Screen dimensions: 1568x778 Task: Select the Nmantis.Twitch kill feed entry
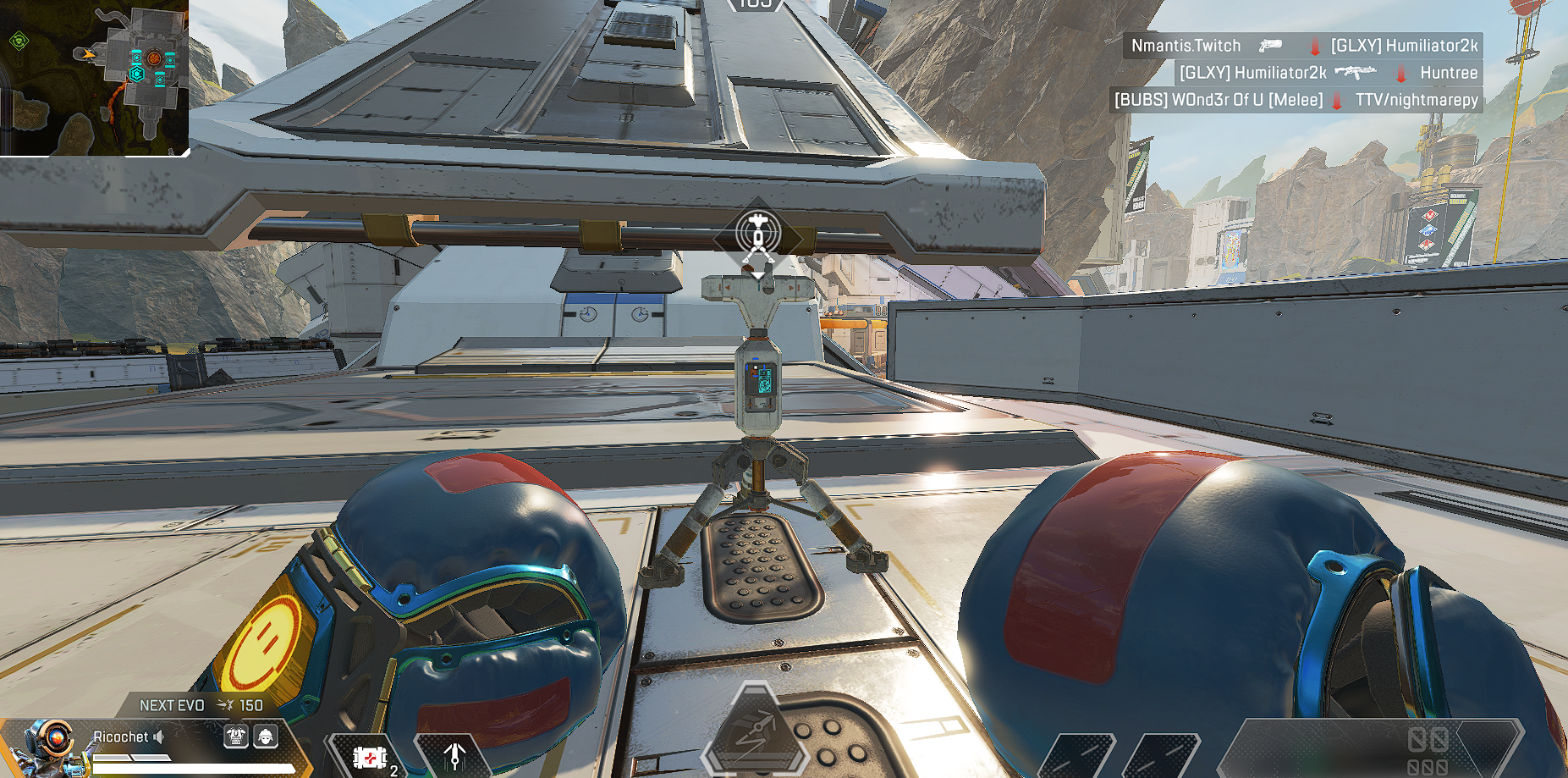click(x=1303, y=46)
